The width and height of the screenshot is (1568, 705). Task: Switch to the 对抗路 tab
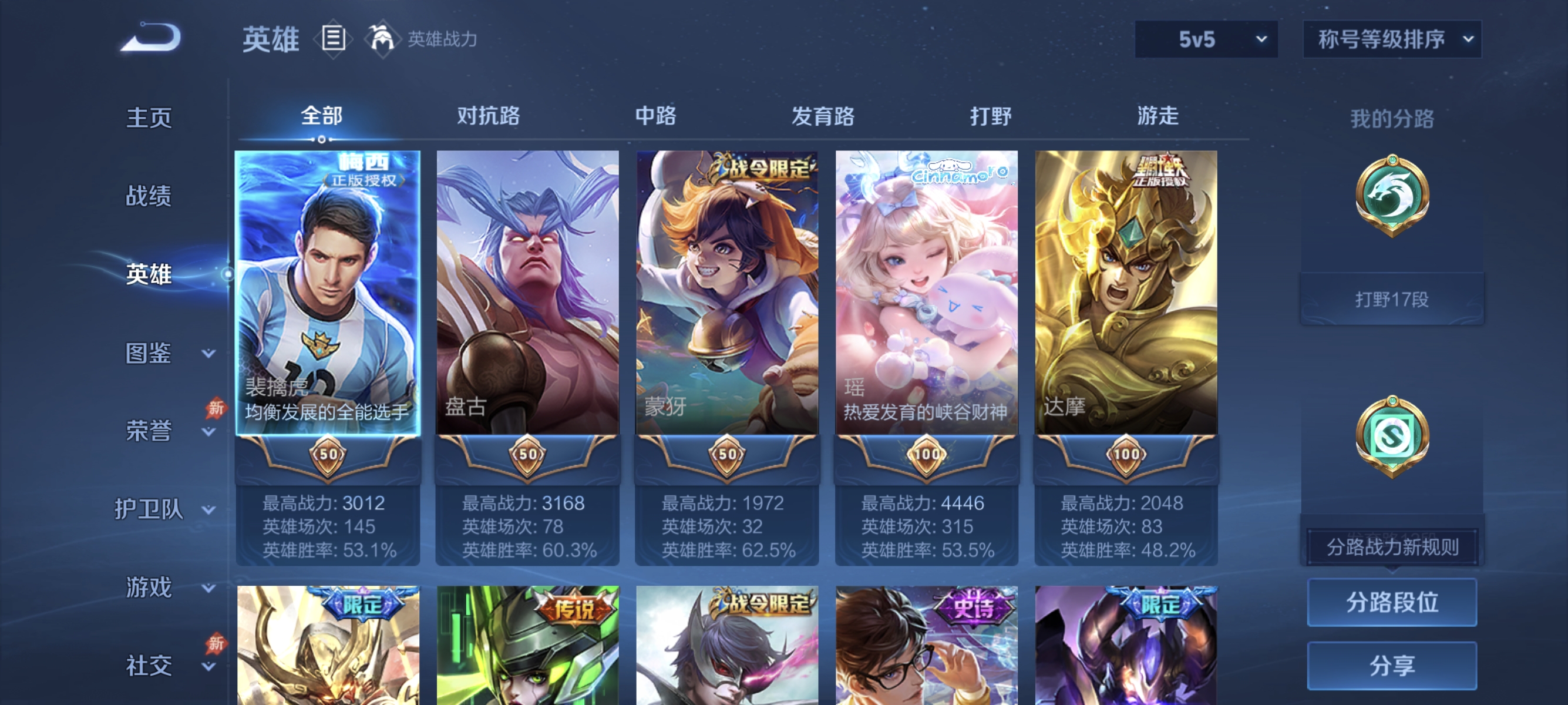pyautogui.click(x=487, y=116)
